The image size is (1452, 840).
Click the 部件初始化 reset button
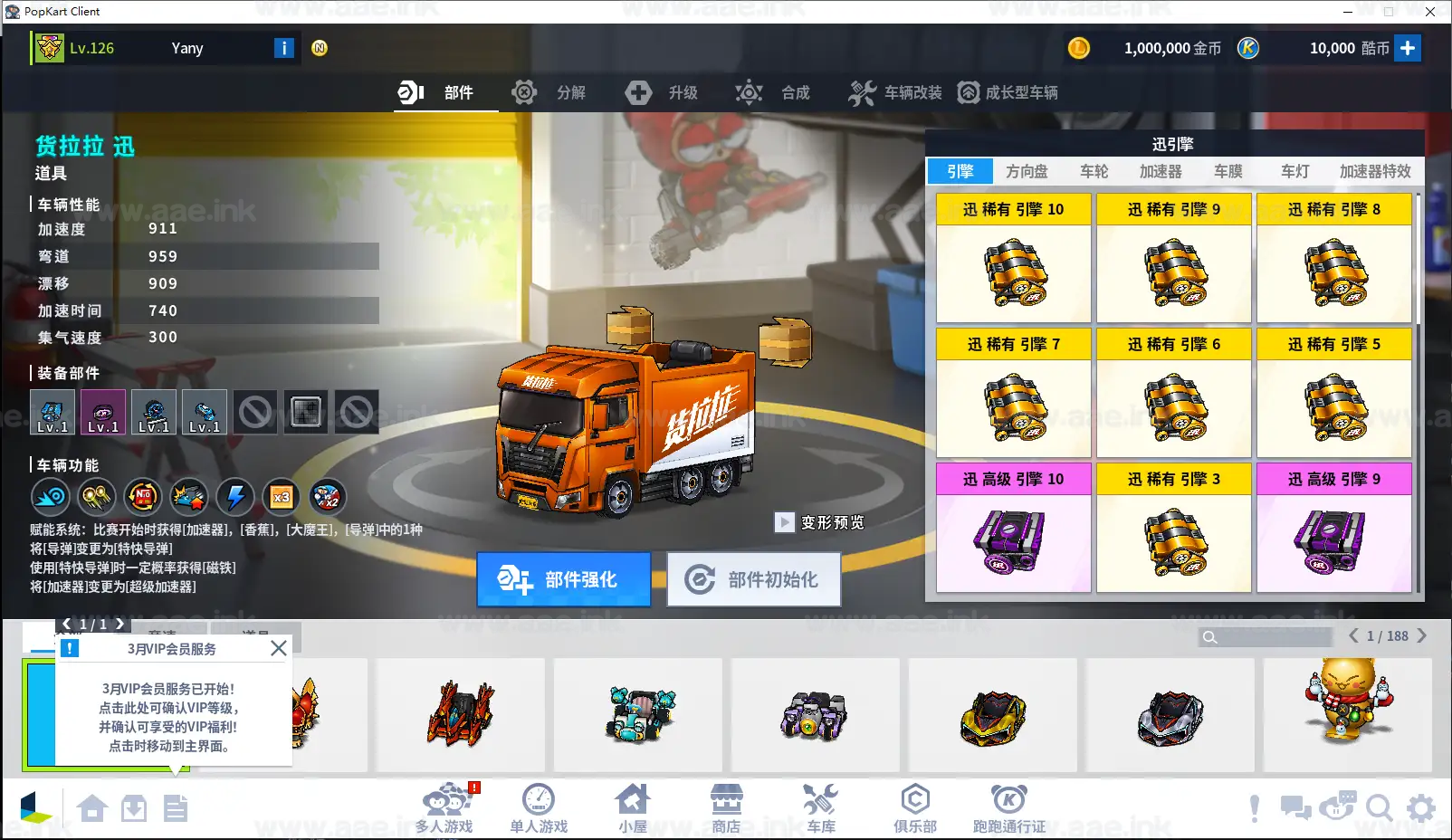(x=753, y=579)
